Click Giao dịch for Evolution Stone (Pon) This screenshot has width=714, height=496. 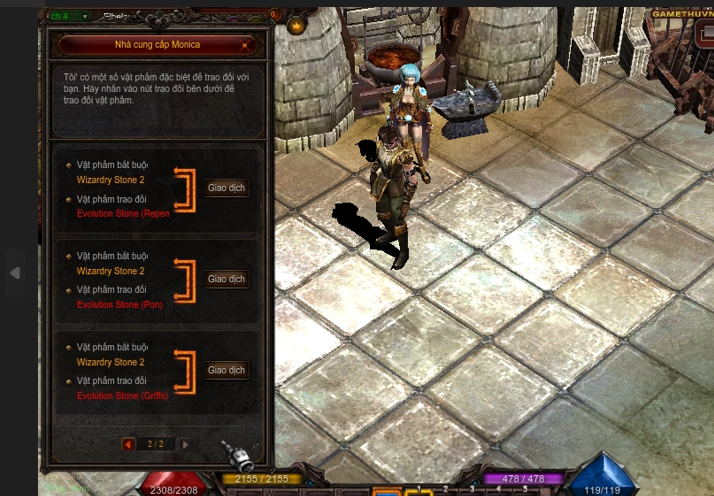[227, 279]
